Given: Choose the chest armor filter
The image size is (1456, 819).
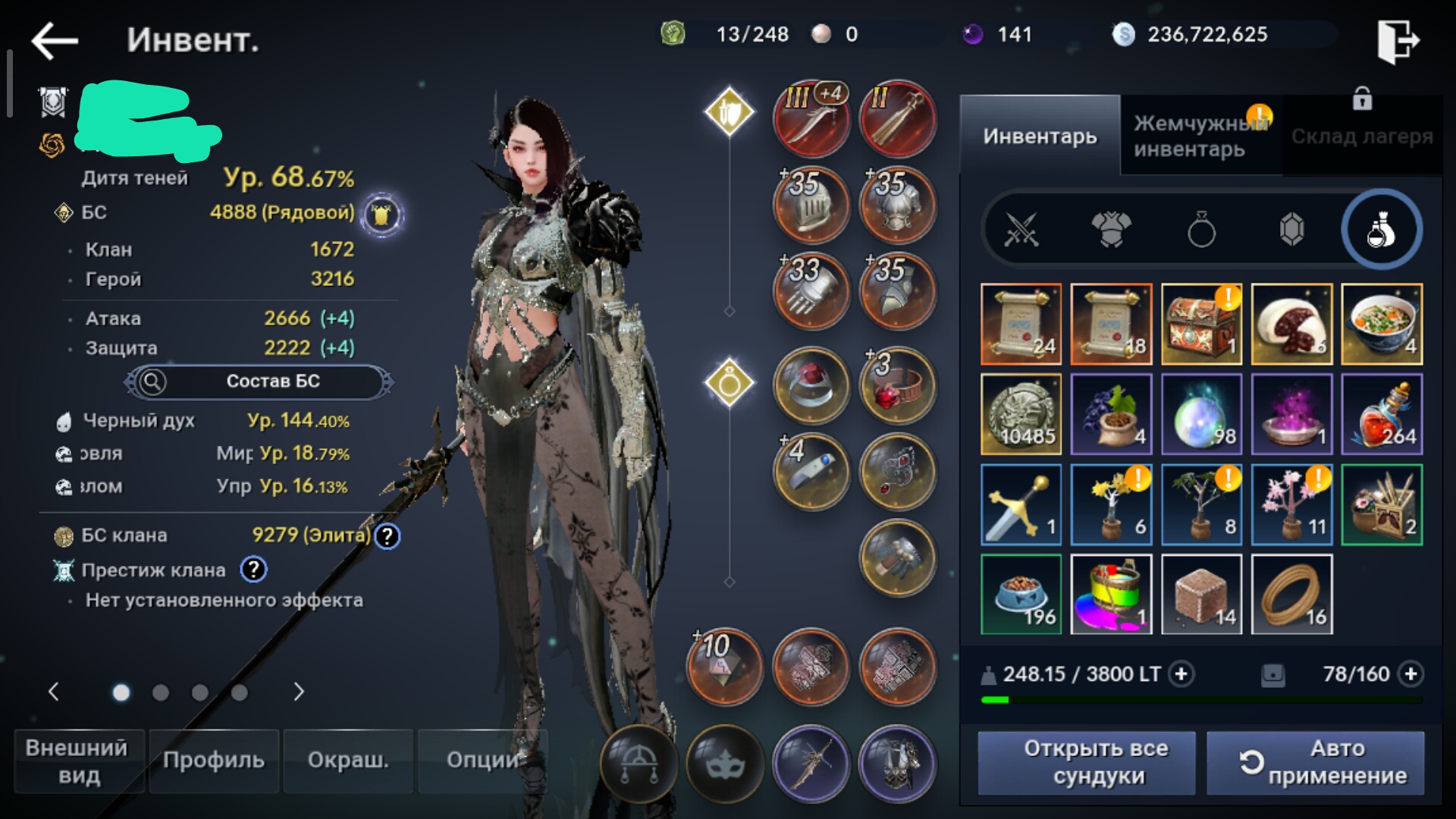Looking at the screenshot, I should [x=1111, y=230].
